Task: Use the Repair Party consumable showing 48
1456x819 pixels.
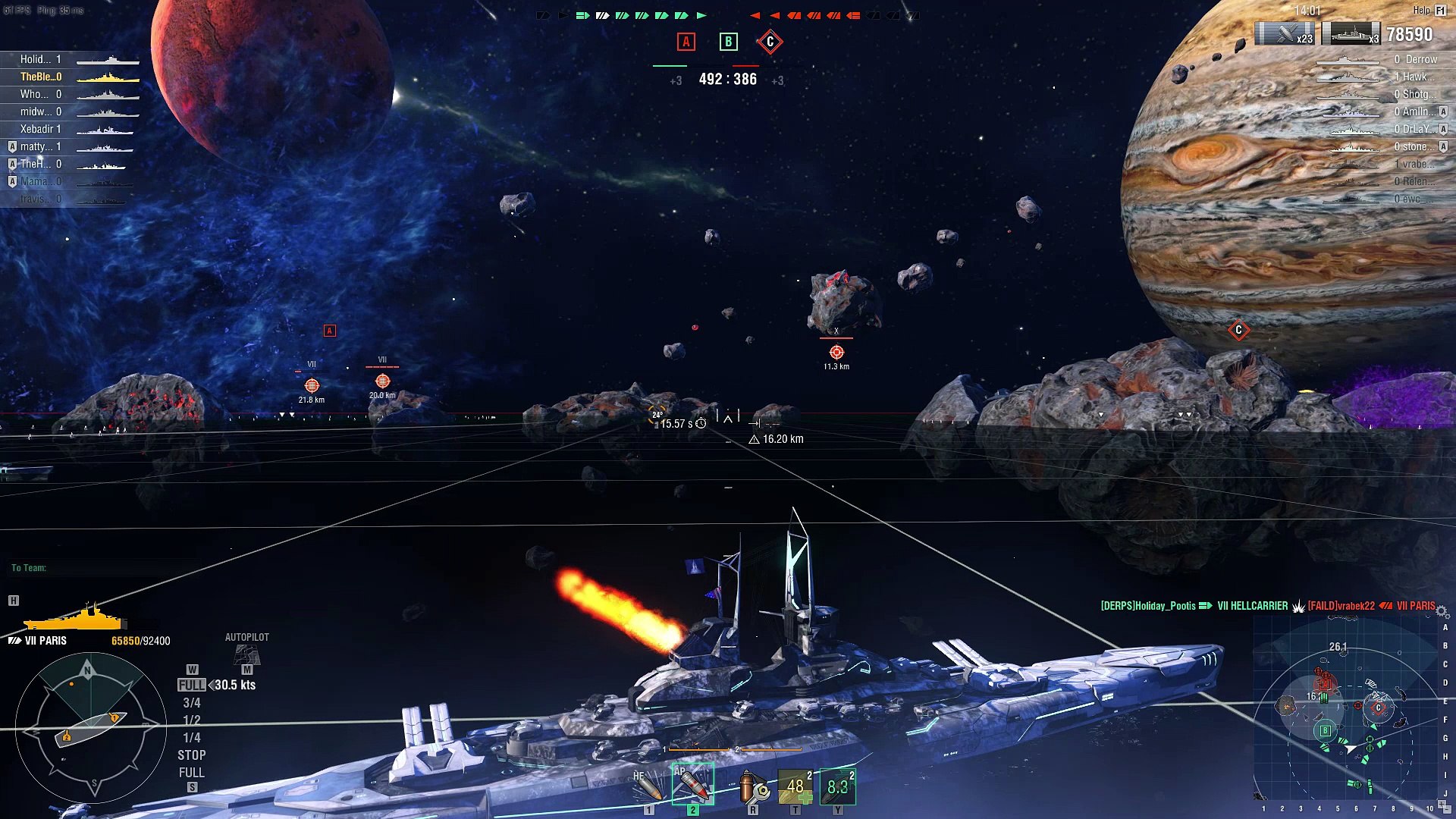Action: 795,786
